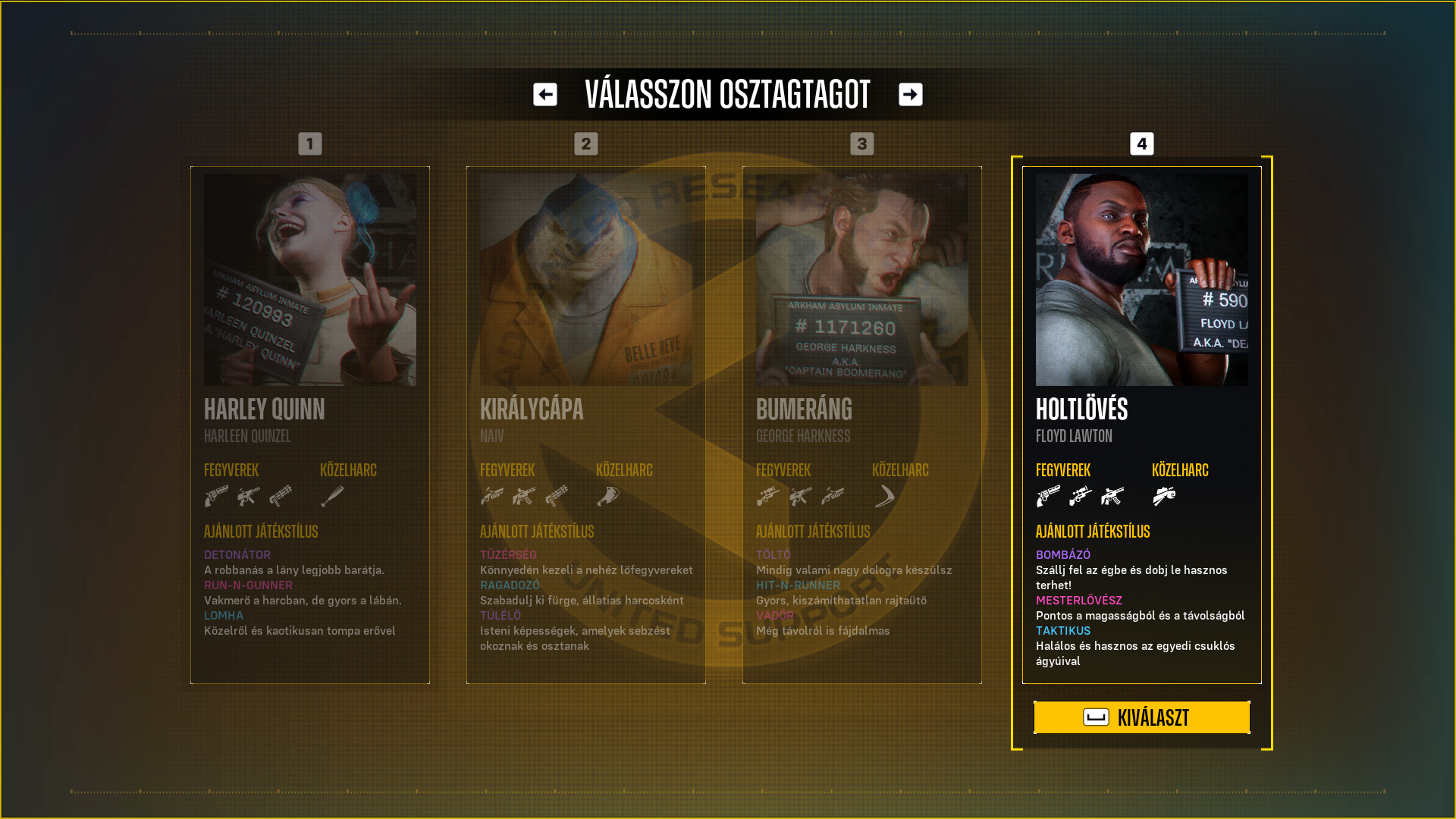This screenshot has width=1456, height=819.
Task: Select the Harley Quinn character card
Action: [x=310, y=425]
